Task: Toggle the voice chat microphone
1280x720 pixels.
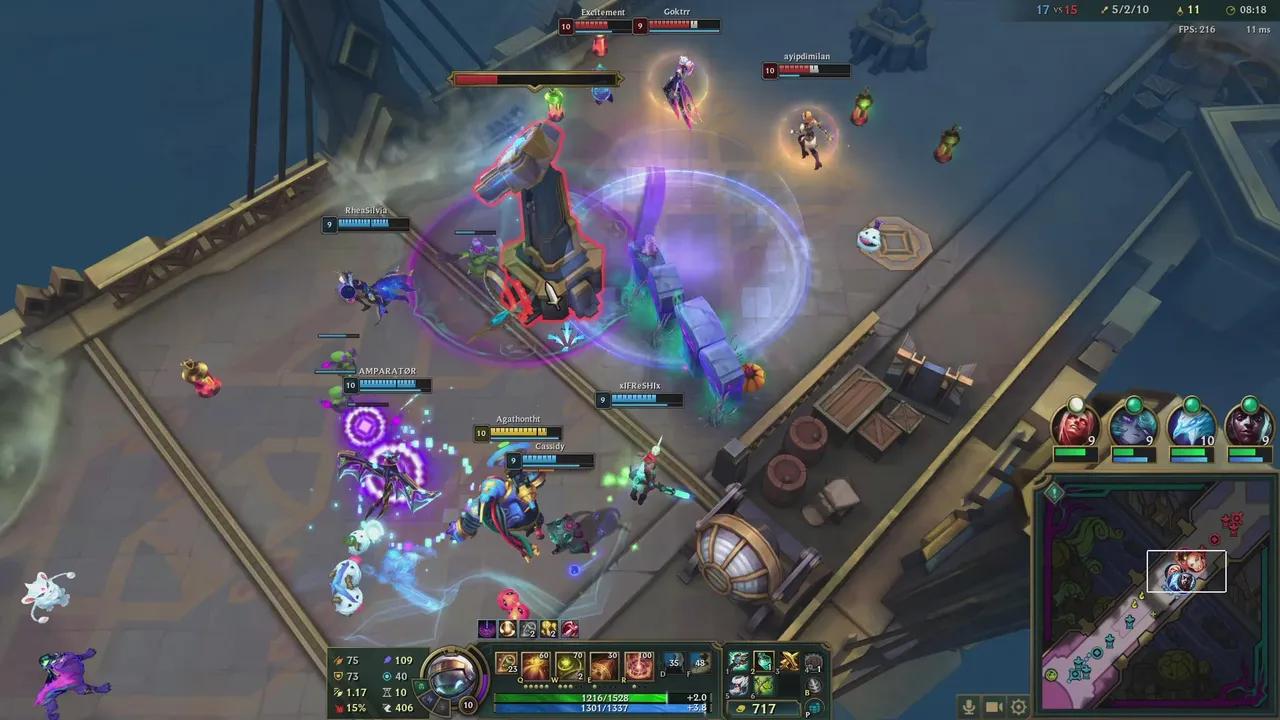Action: 969,707
